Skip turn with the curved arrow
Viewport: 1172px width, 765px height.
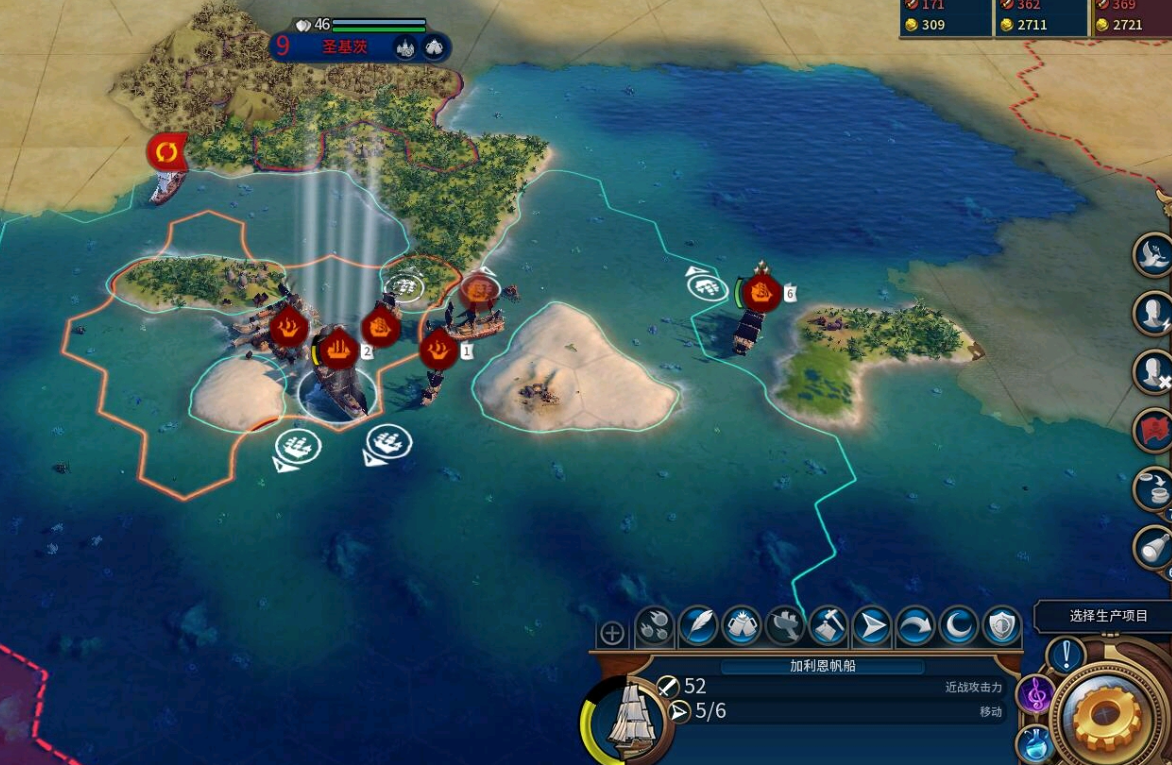click(915, 627)
